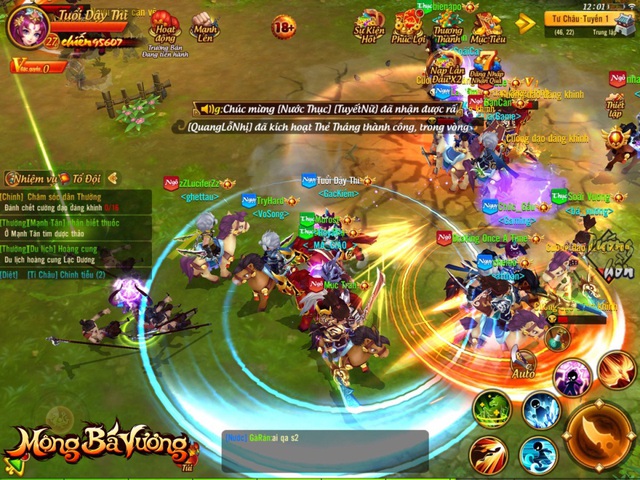Open the Thiết lập settings icon
Viewport: 640px width, 480px height.
coord(615,104)
